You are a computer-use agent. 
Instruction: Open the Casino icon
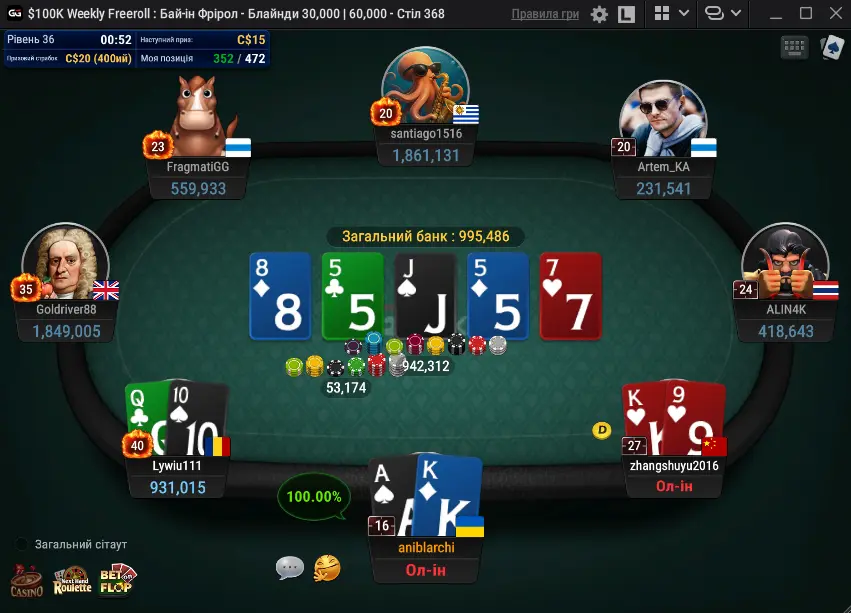coord(27,580)
